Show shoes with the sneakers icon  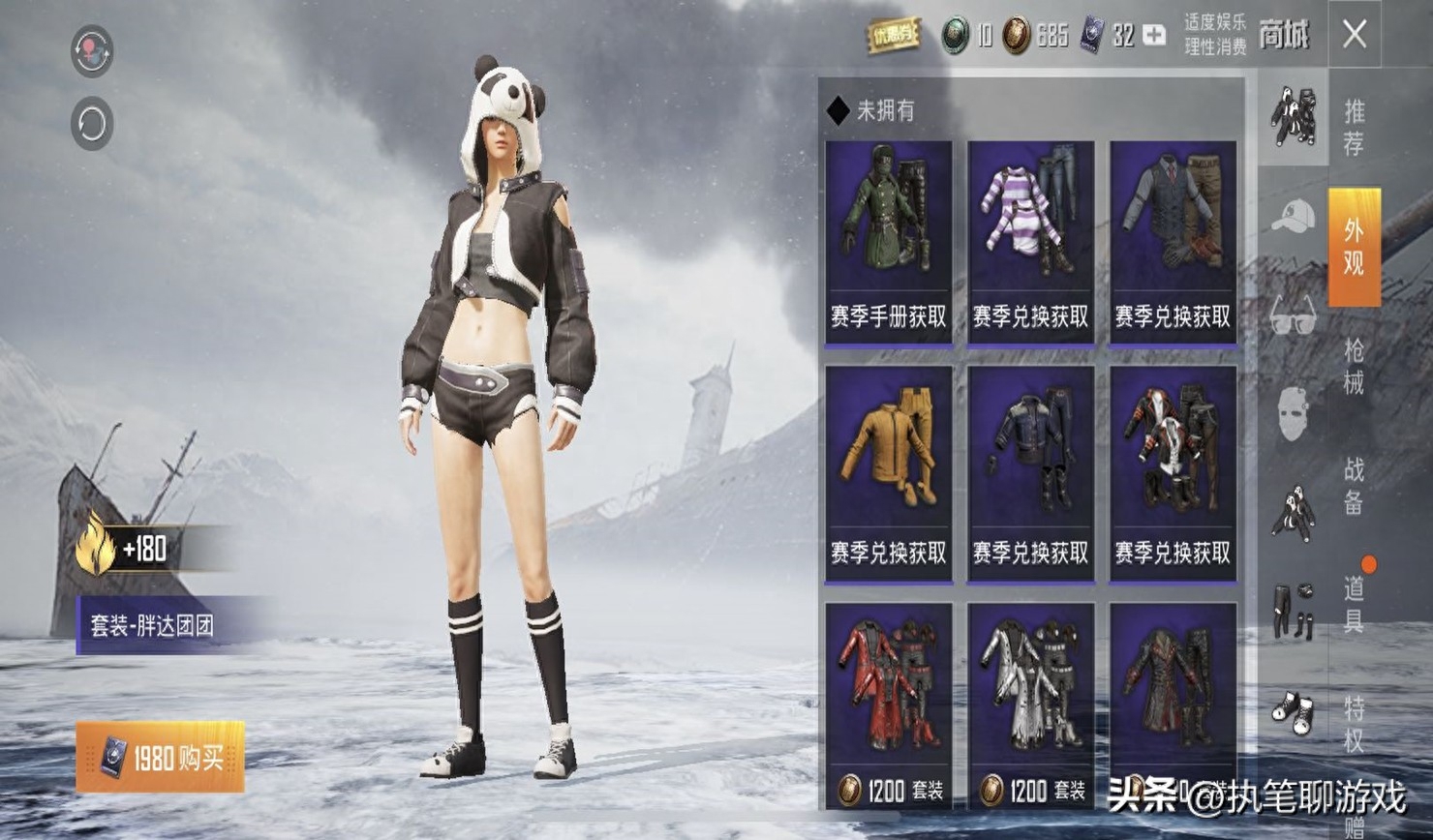pos(1293,712)
